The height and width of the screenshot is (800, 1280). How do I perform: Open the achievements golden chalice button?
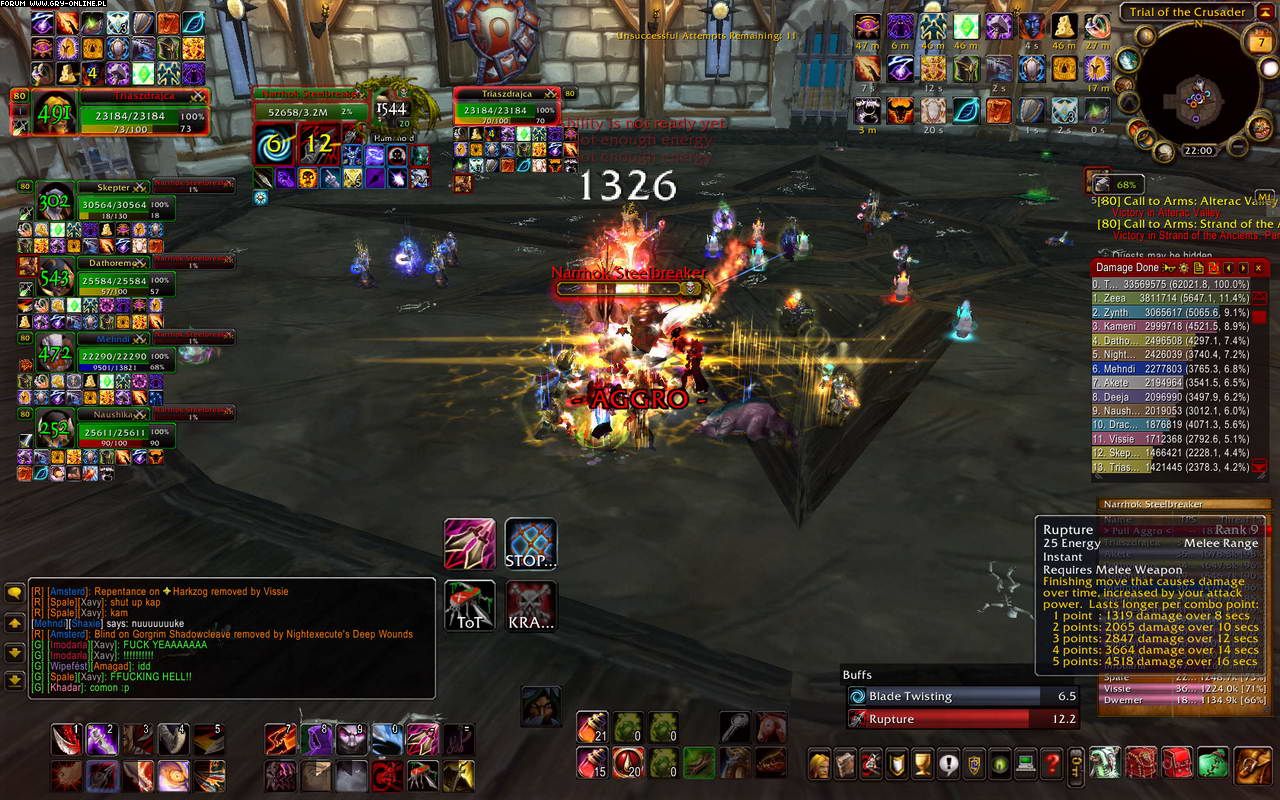922,765
